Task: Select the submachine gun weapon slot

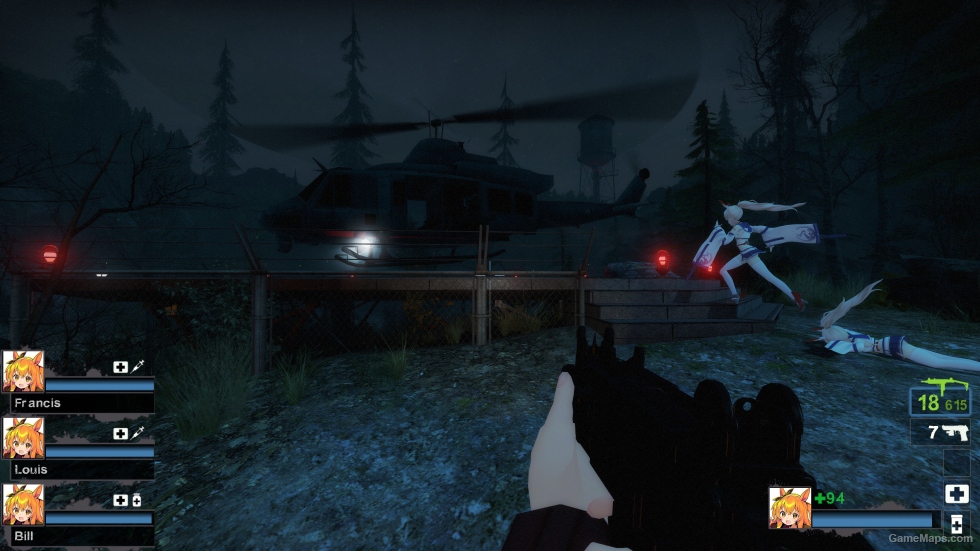Action: pyautogui.click(x=940, y=399)
